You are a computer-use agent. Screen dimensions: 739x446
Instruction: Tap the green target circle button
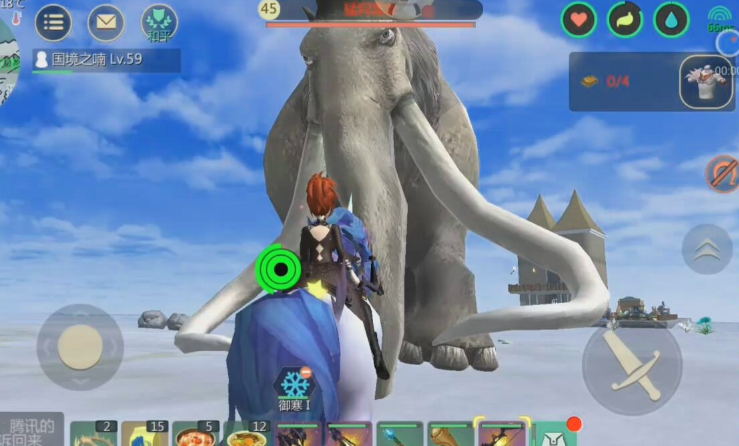(x=279, y=267)
